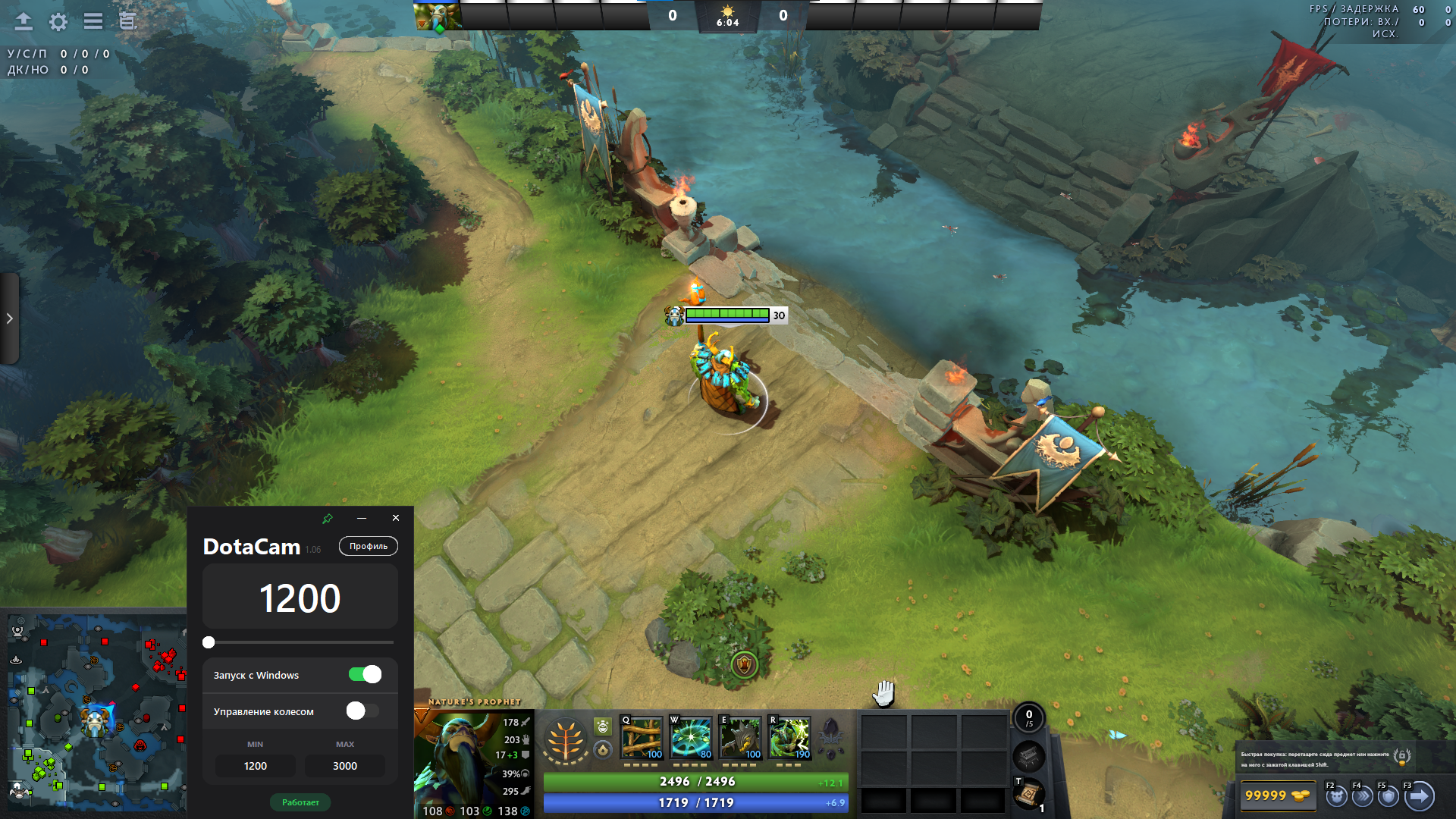Activate the courier shield button

tap(1389, 796)
